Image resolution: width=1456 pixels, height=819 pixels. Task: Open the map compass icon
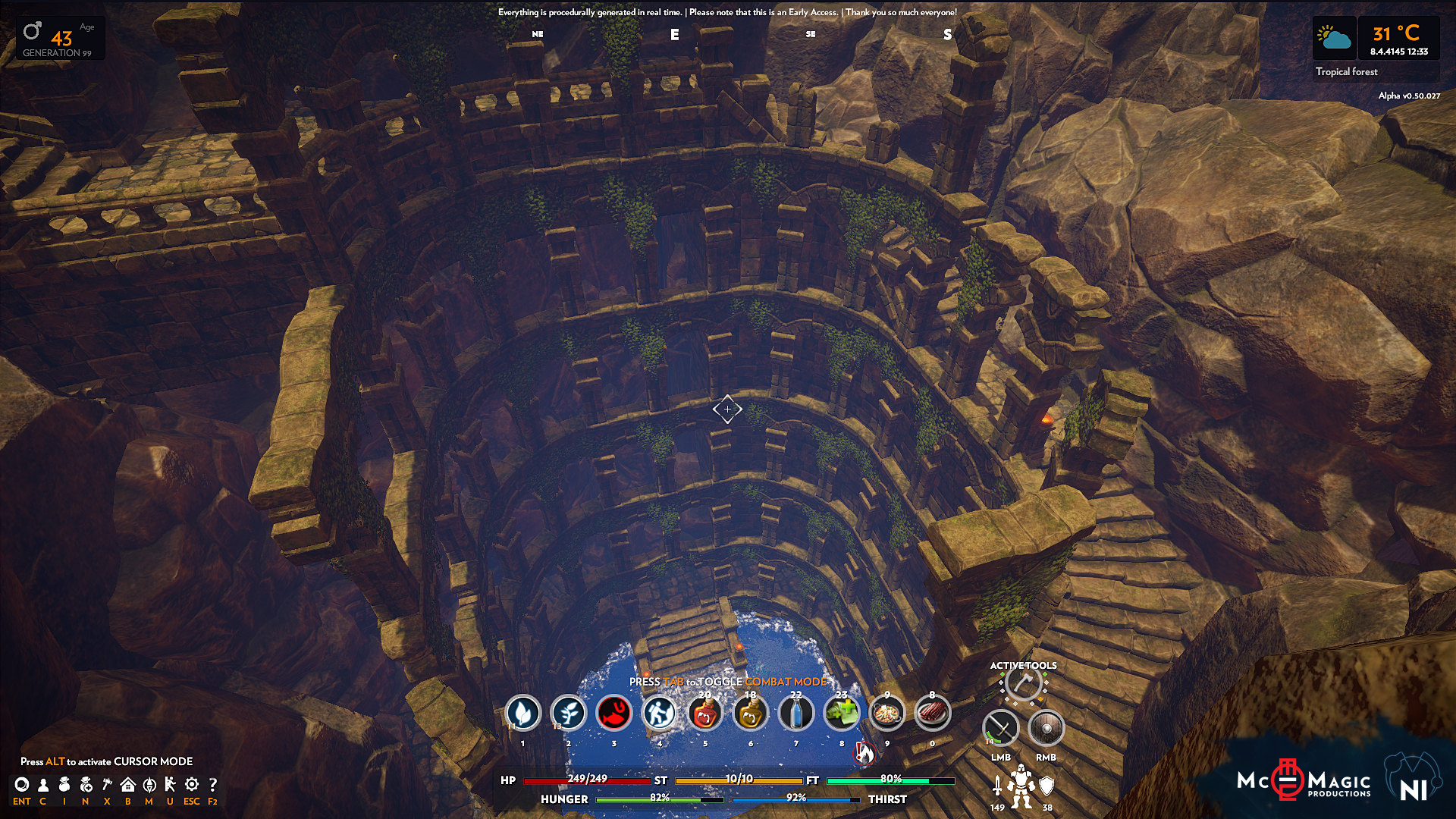(x=149, y=785)
